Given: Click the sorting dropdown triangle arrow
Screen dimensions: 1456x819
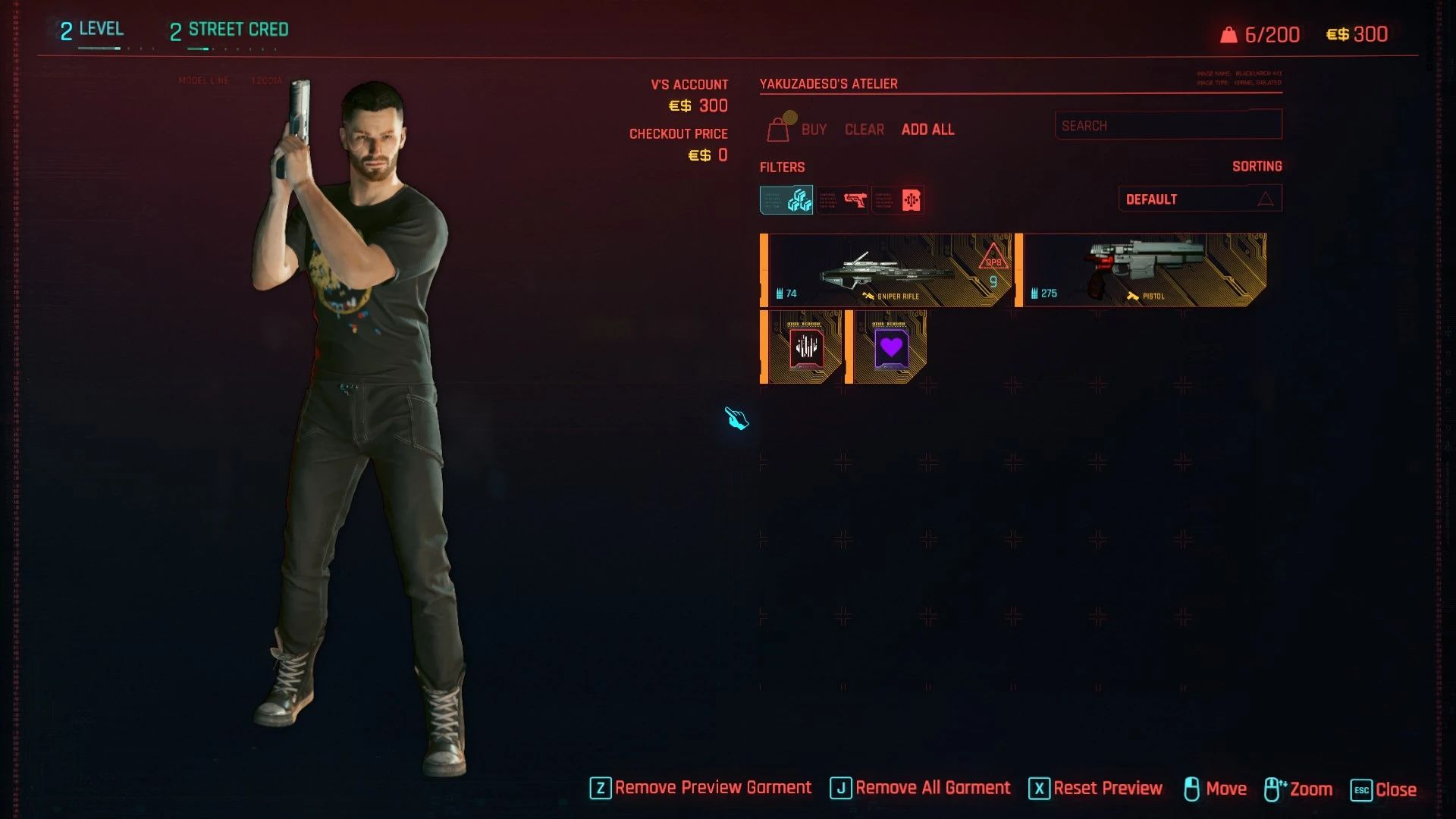Looking at the screenshot, I should (1265, 198).
